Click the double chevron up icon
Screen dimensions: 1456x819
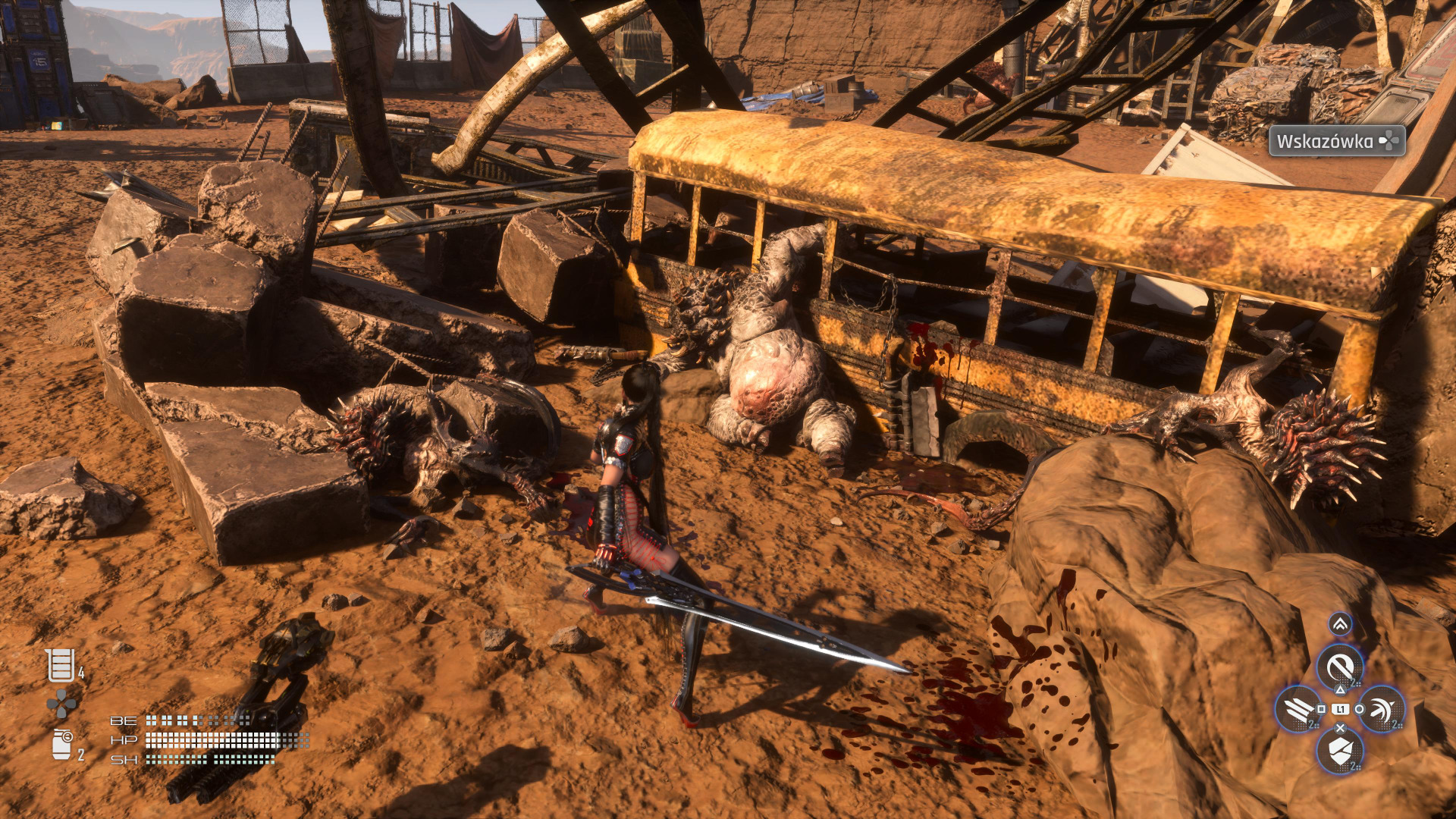[1340, 624]
